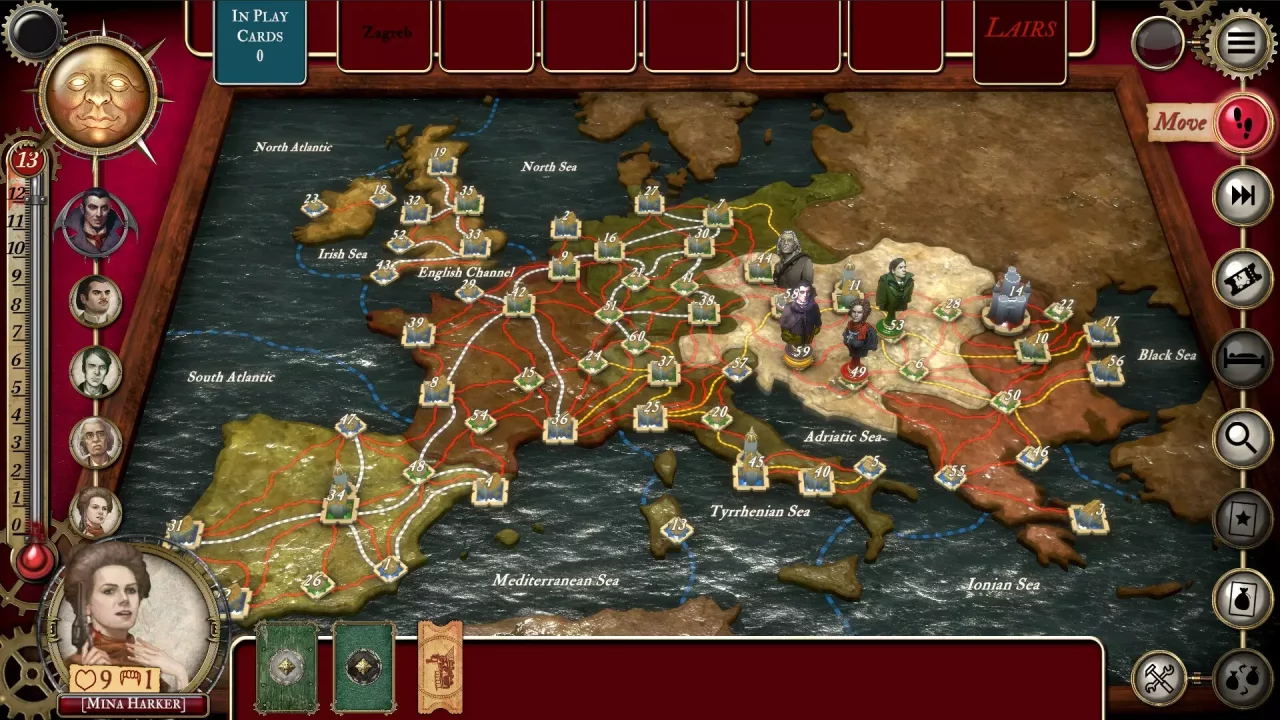Click the item bag card icon

pyautogui.click(x=1243, y=596)
